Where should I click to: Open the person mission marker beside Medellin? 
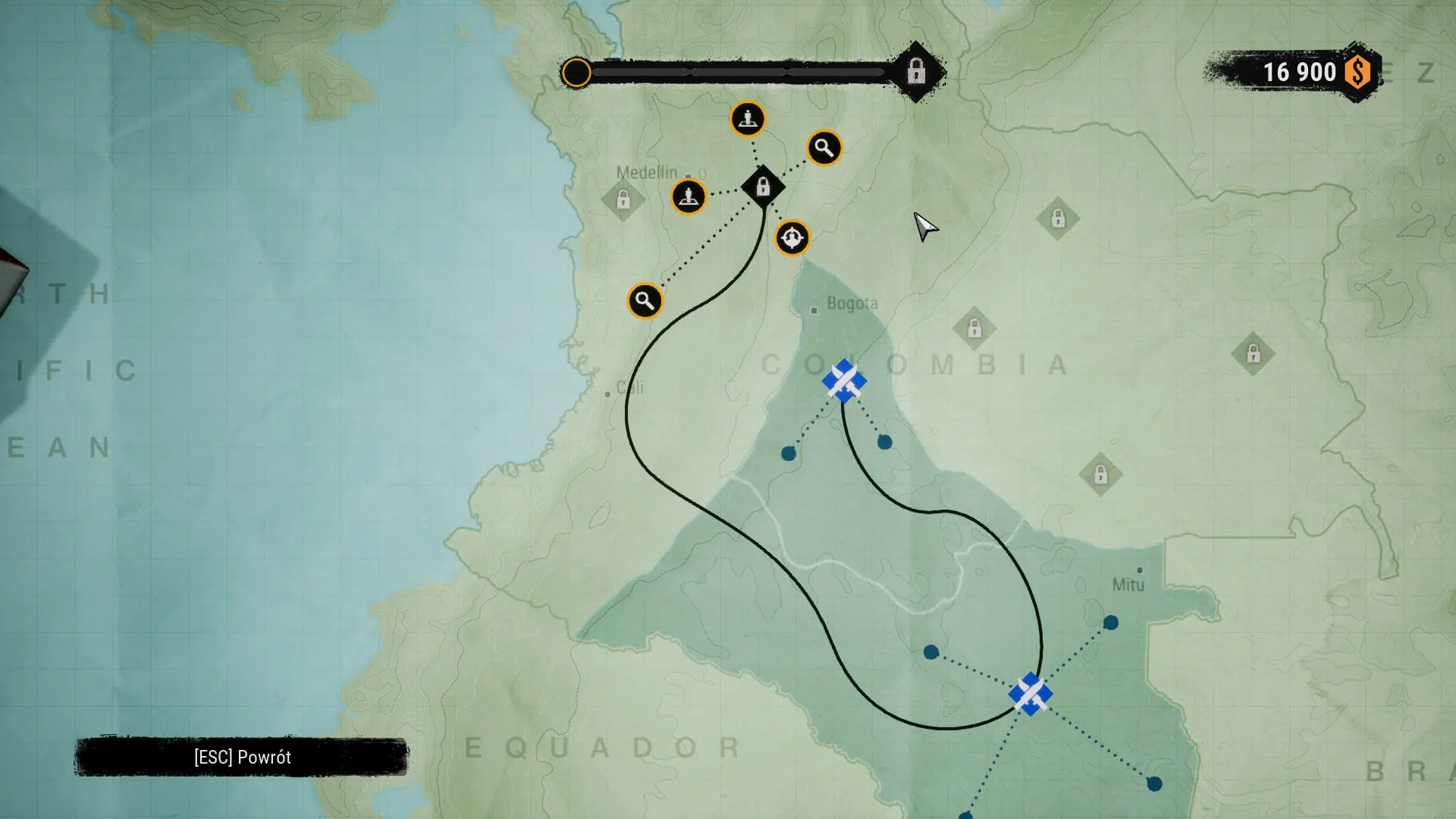(689, 197)
